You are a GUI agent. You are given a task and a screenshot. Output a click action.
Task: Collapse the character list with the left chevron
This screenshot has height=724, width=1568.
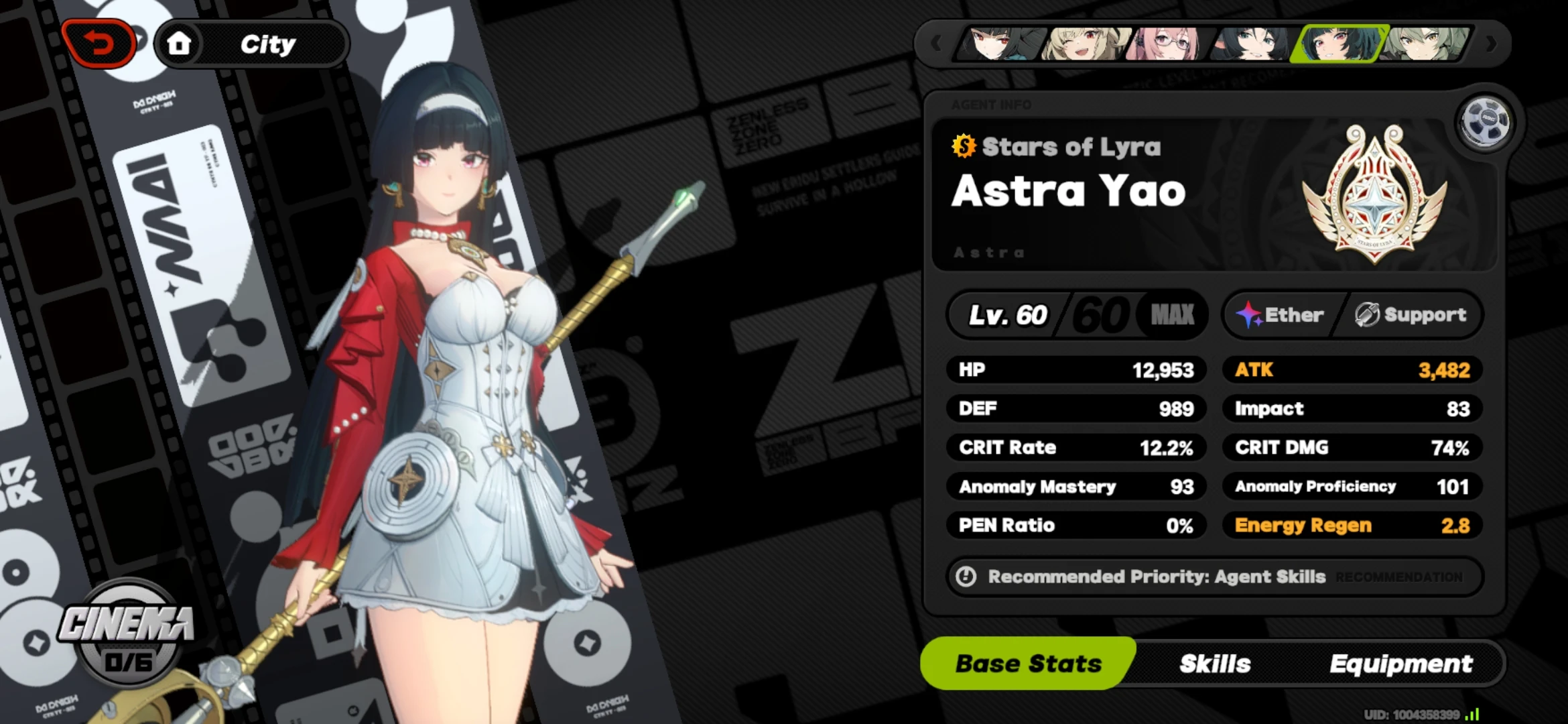[936, 42]
